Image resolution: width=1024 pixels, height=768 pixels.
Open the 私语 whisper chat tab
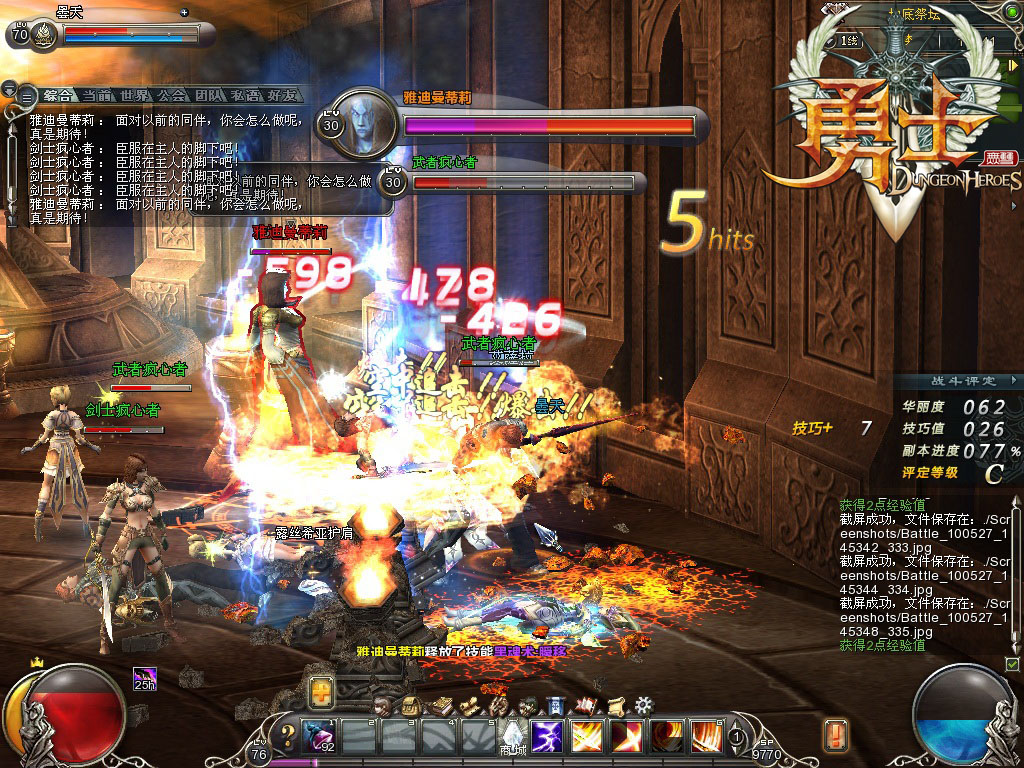click(x=246, y=96)
